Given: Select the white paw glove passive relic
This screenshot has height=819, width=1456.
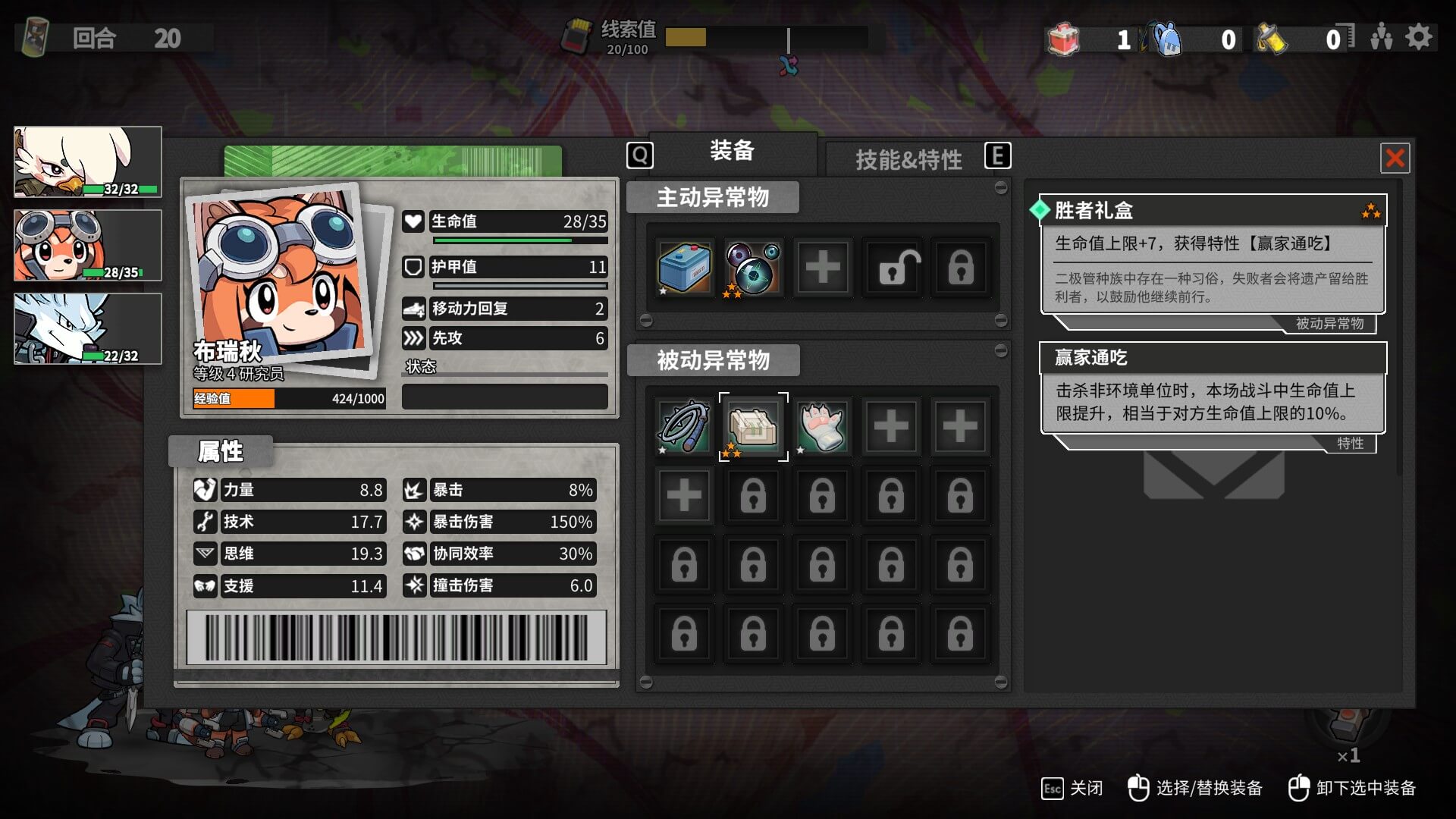Looking at the screenshot, I should coord(822,426).
